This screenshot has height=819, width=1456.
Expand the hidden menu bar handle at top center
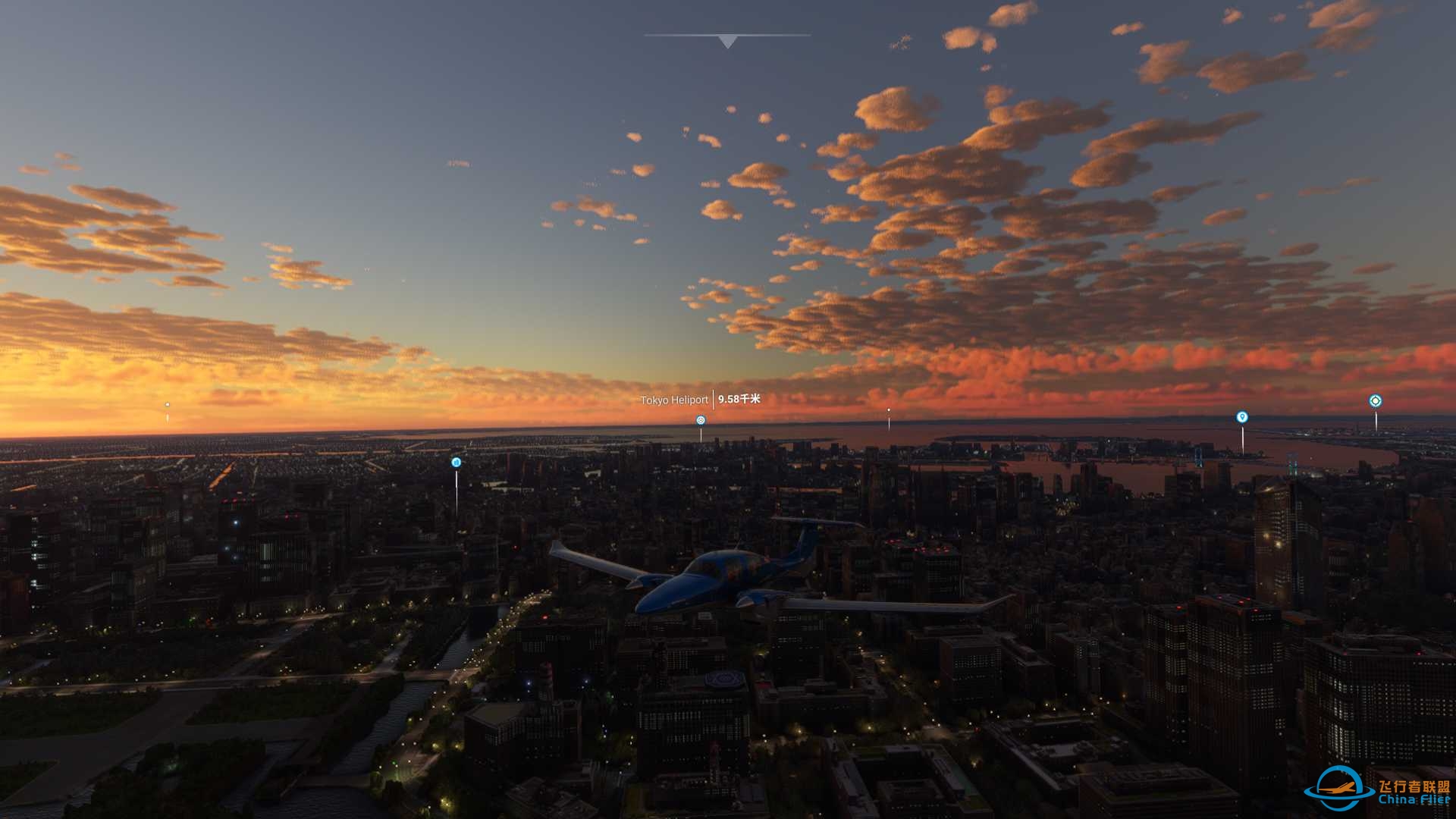pyautogui.click(x=728, y=36)
